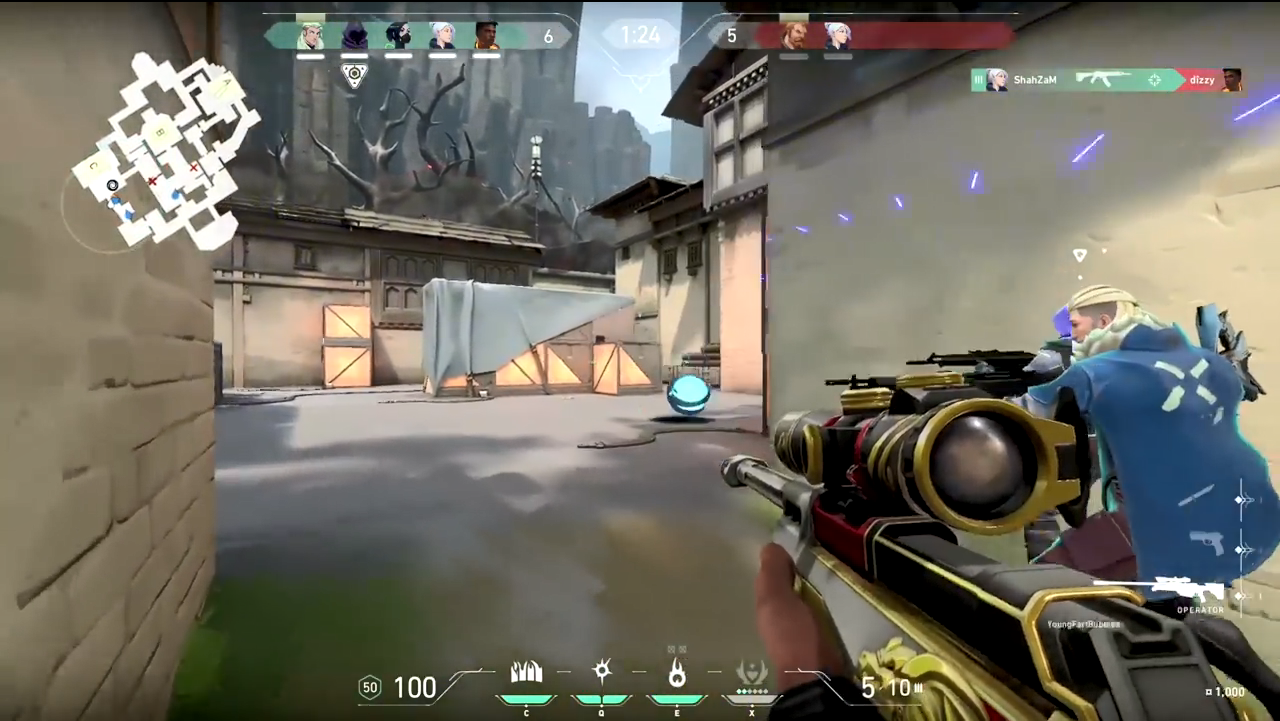
Task: Trigger the Run It Back ultimate icon
Action: click(x=751, y=675)
